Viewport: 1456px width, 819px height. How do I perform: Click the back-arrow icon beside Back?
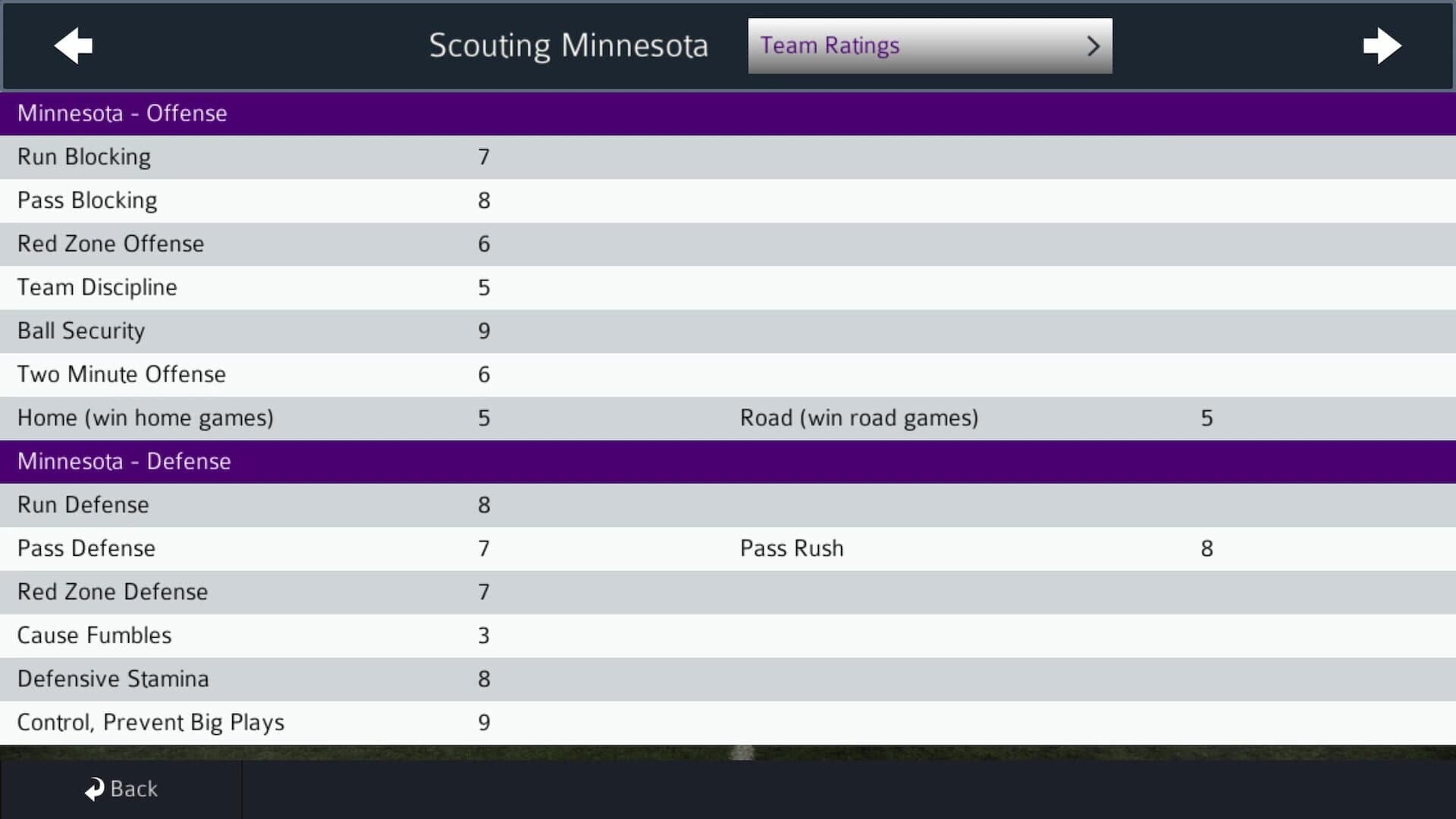click(93, 788)
